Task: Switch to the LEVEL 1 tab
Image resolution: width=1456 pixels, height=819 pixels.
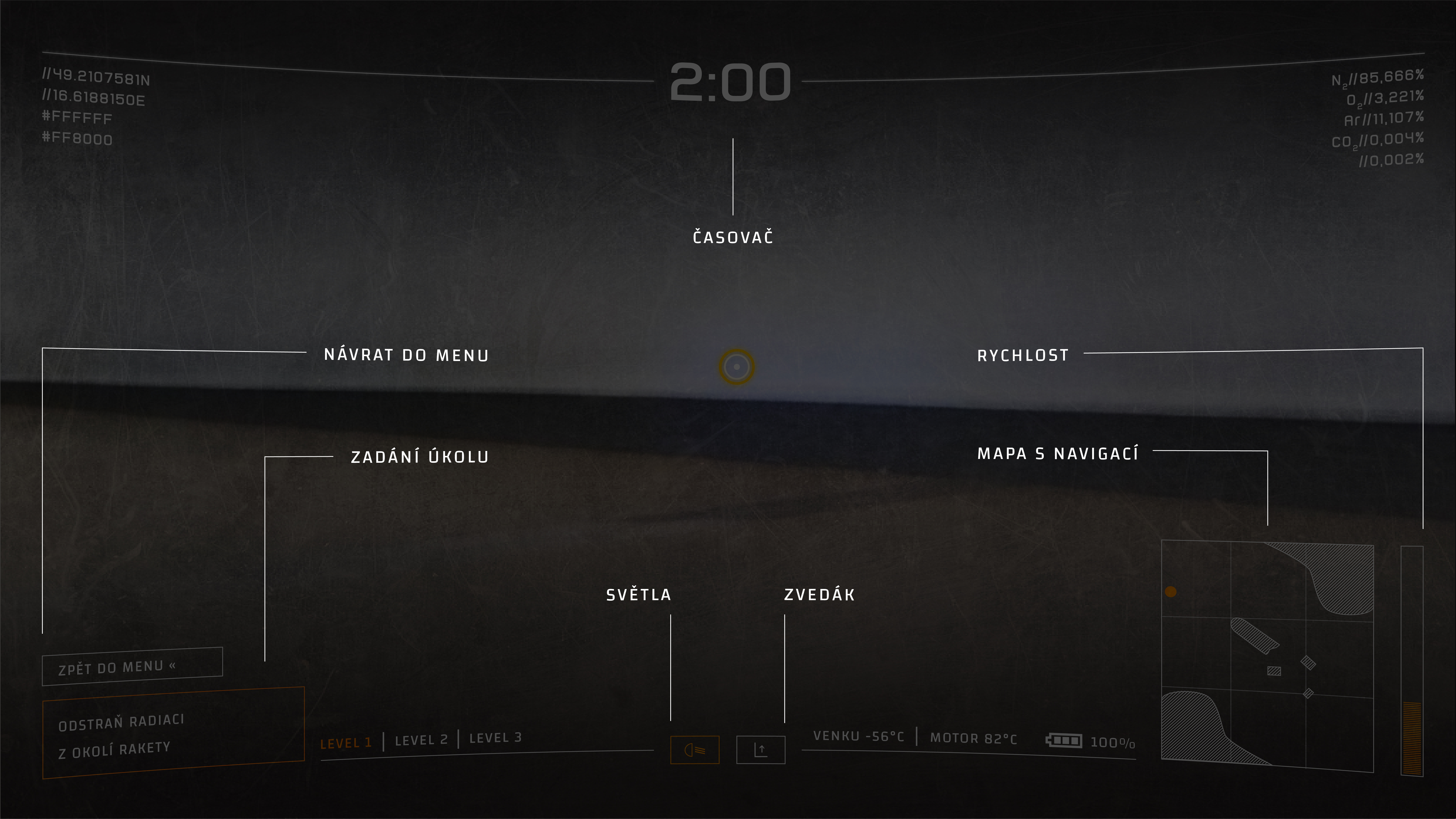Action: (x=346, y=743)
